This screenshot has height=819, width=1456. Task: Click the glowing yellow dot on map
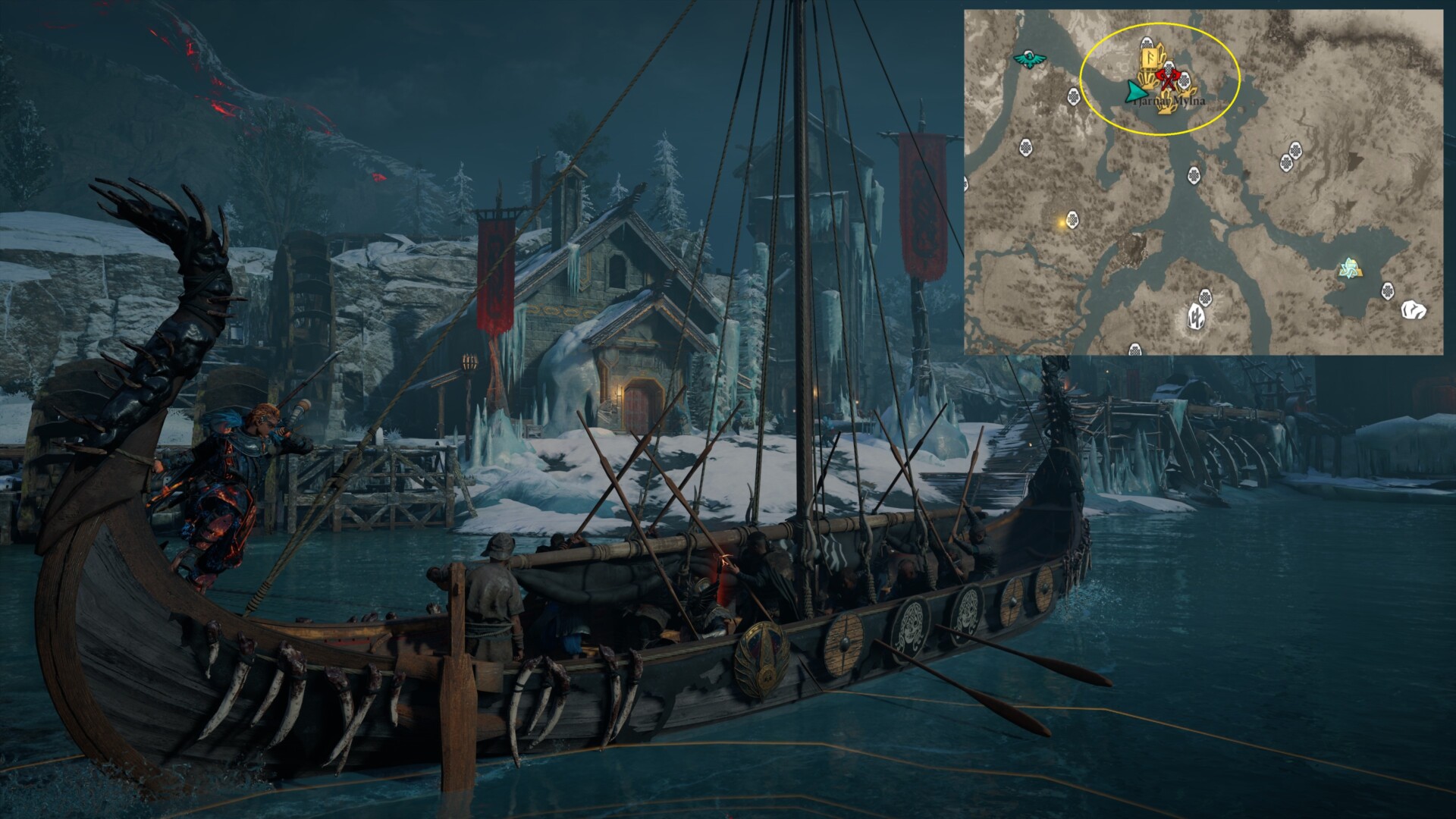1059,222
